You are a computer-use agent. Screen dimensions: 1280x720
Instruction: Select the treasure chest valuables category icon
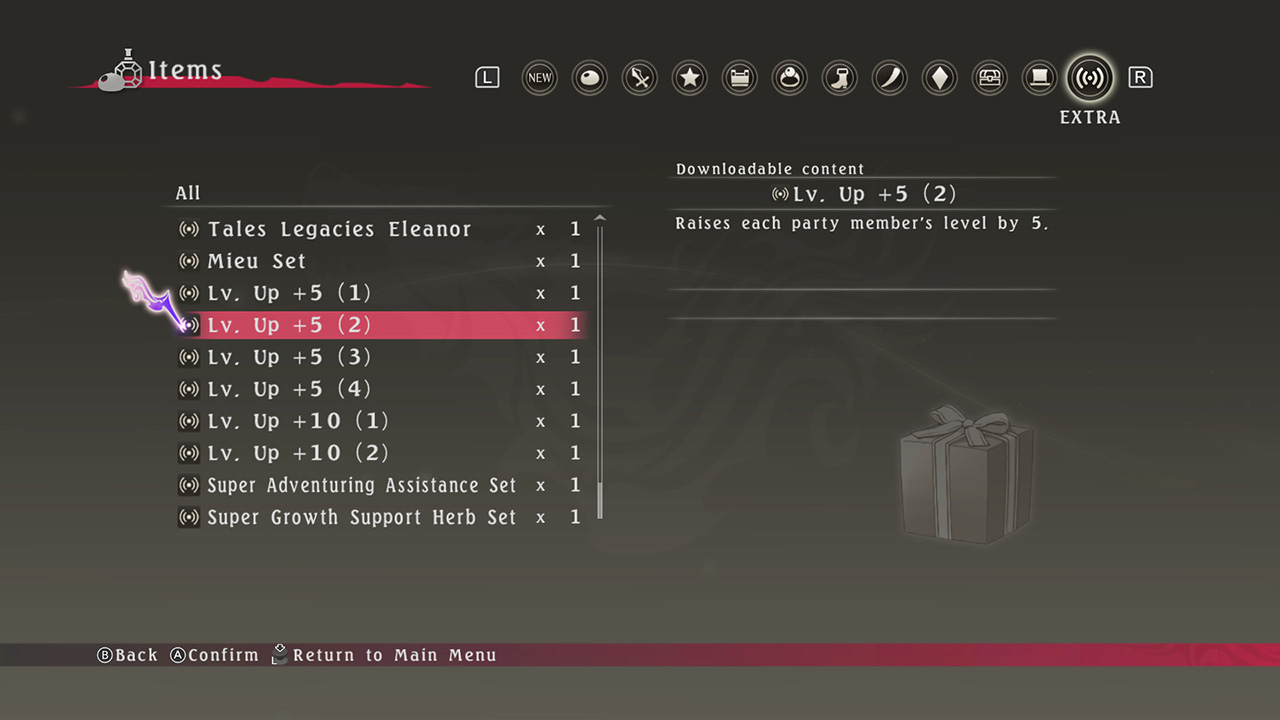click(989, 77)
